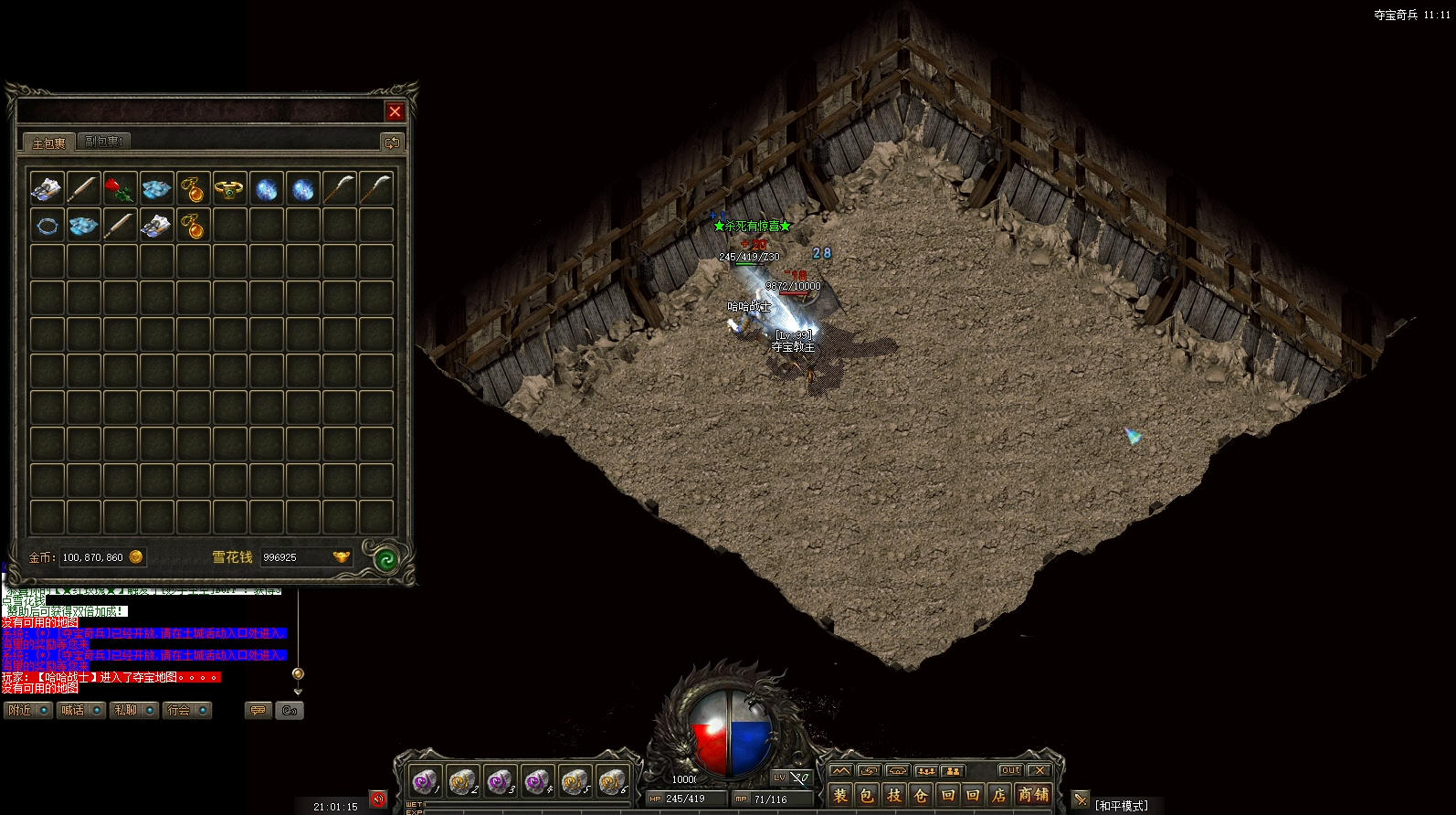
Task: Toggle the red sound mute icon
Action: pyautogui.click(x=378, y=799)
